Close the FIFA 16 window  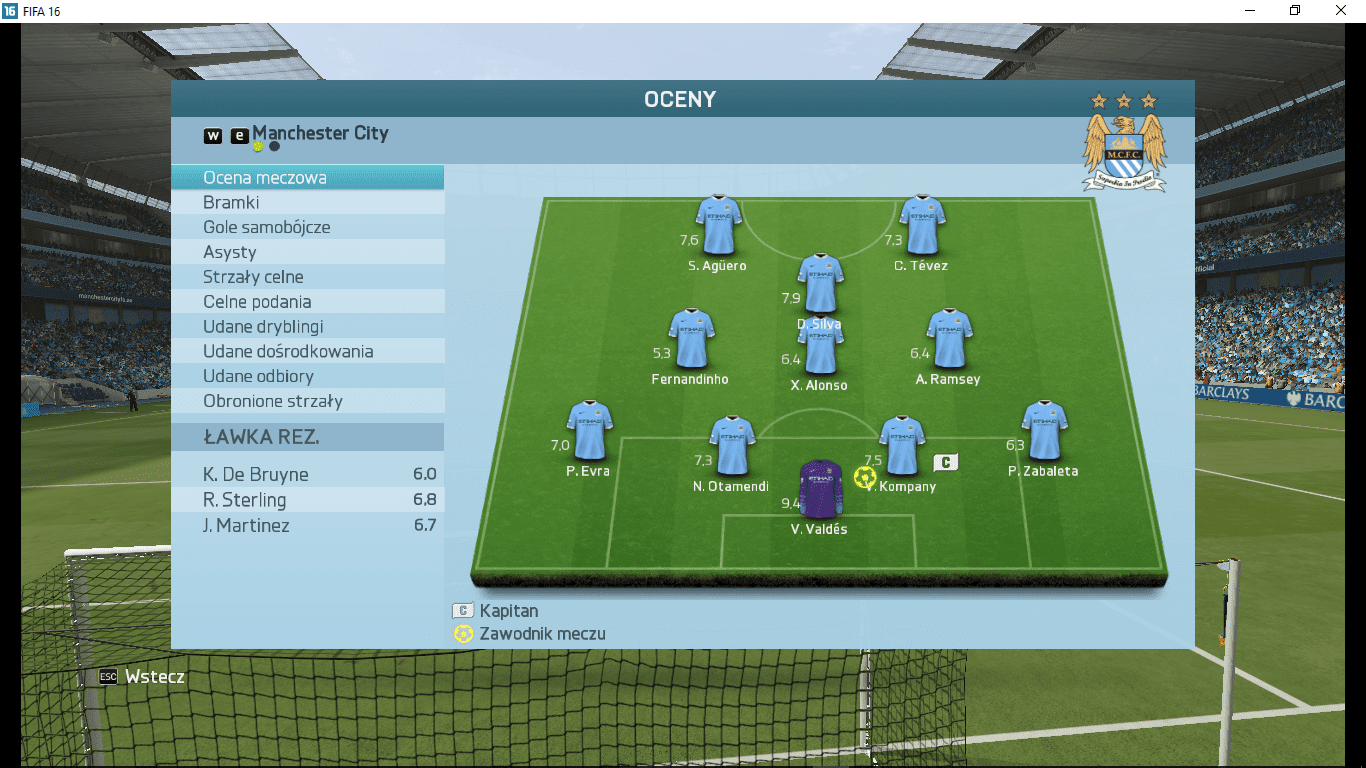point(1340,11)
